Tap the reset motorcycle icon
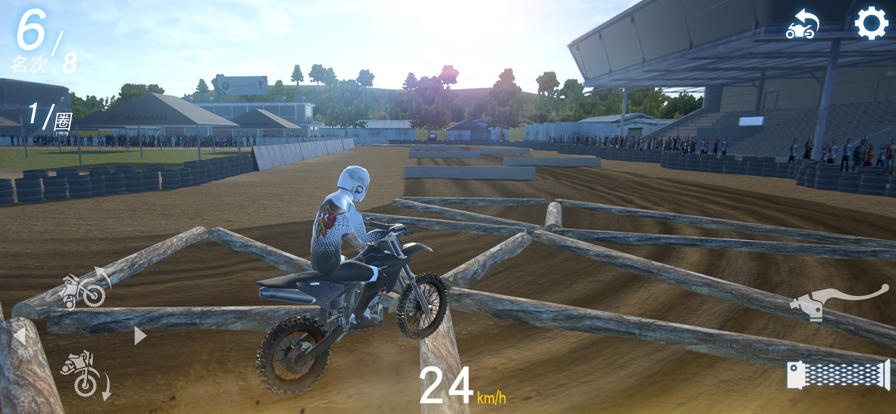Screen dimensions: 896x414 click(x=802, y=25)
